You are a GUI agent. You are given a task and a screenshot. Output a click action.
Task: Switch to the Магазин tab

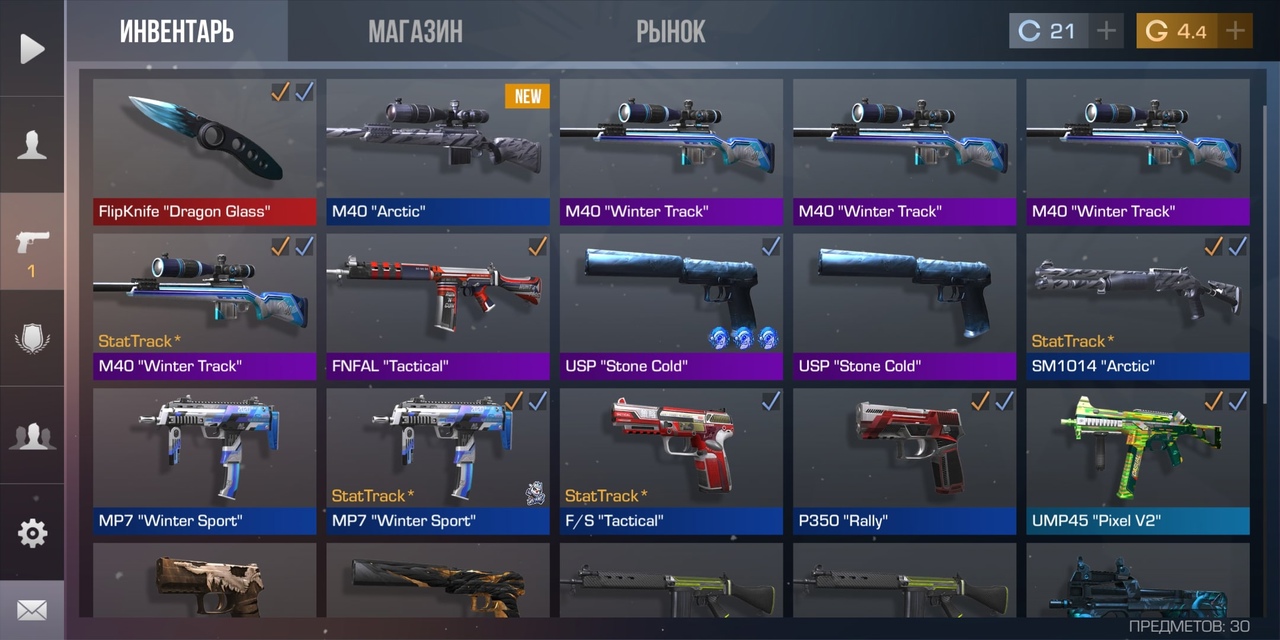[415, 32]
